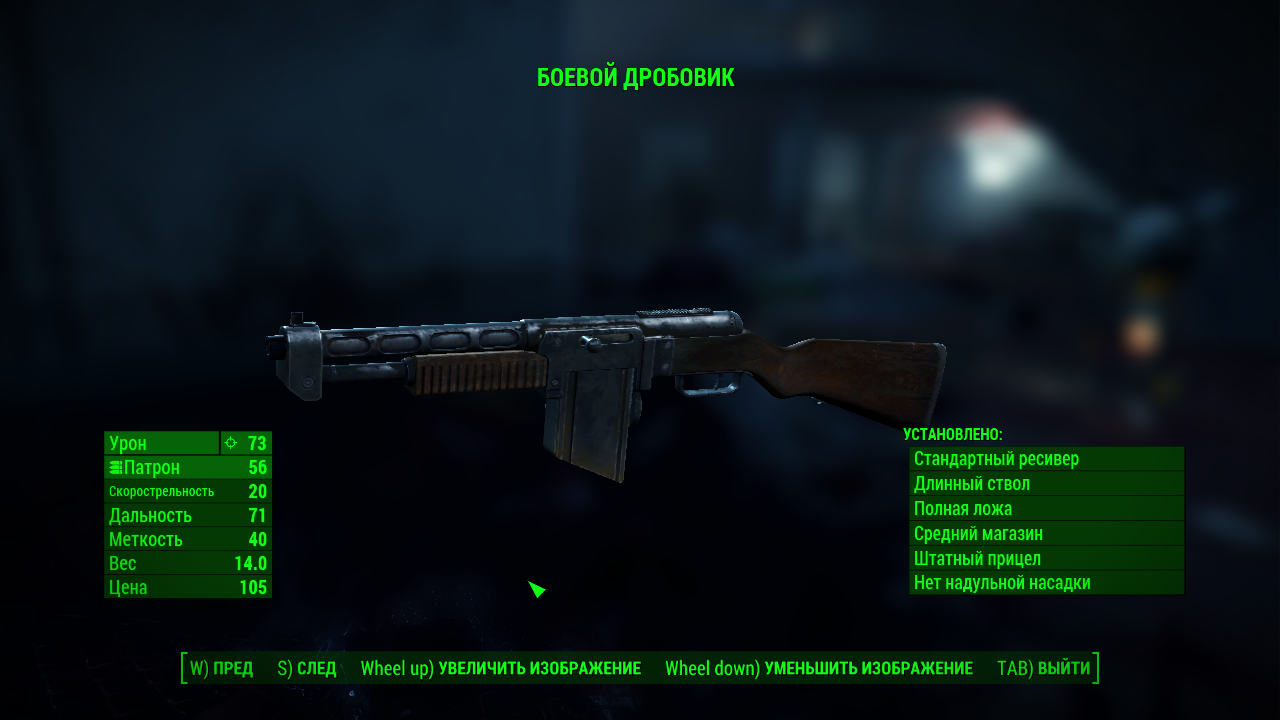Exit the inspect view with ВЫЙТИ
1280x720 pixels.
tap(1043, 668)
